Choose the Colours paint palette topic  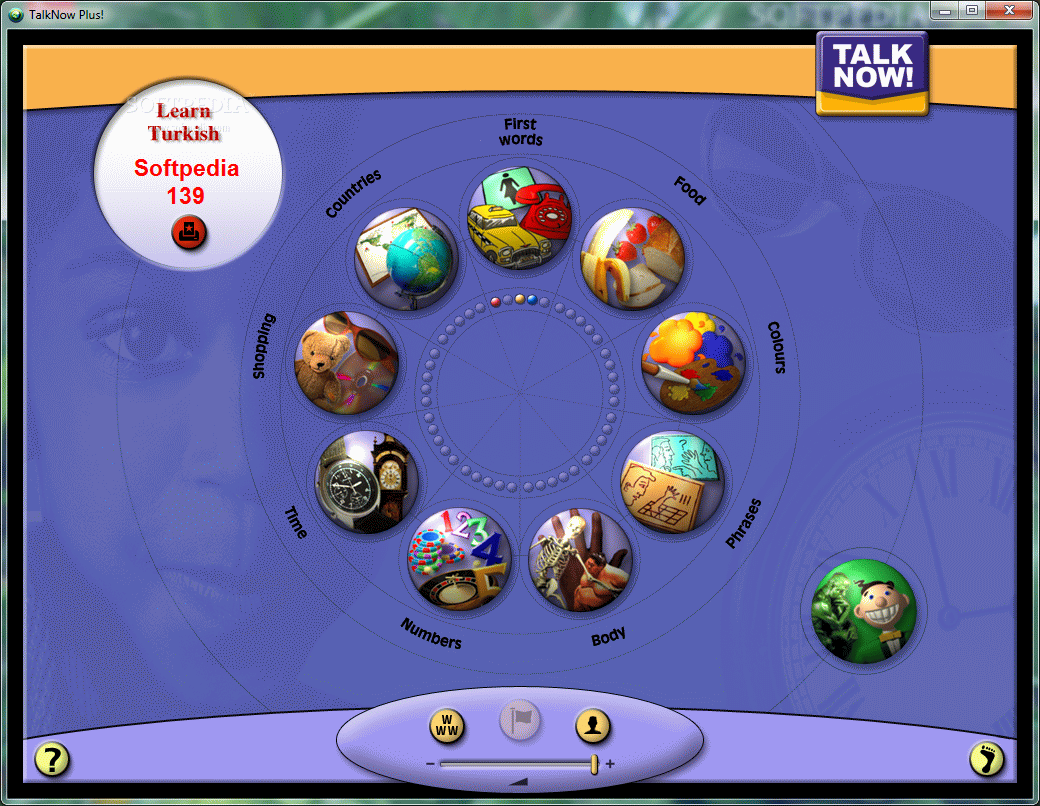(x=693, y=364)
